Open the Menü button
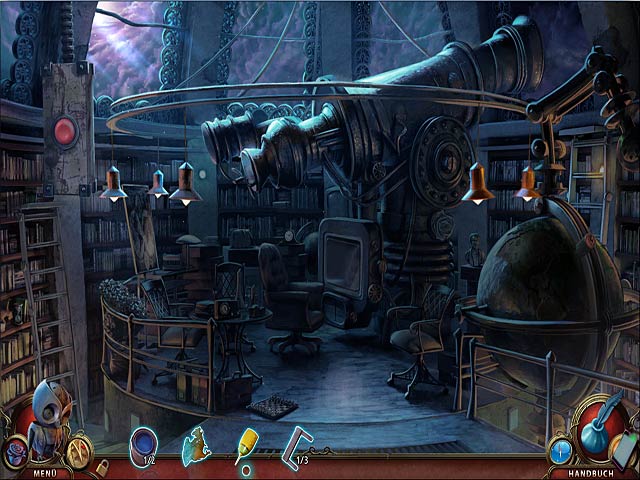Image resolution: width=640 pixels, height=480 pixels. tap(43, 473)
